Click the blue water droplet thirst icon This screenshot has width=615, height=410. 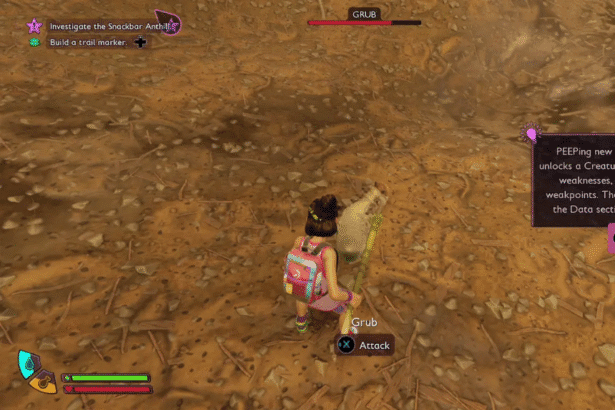coord(28,364)
